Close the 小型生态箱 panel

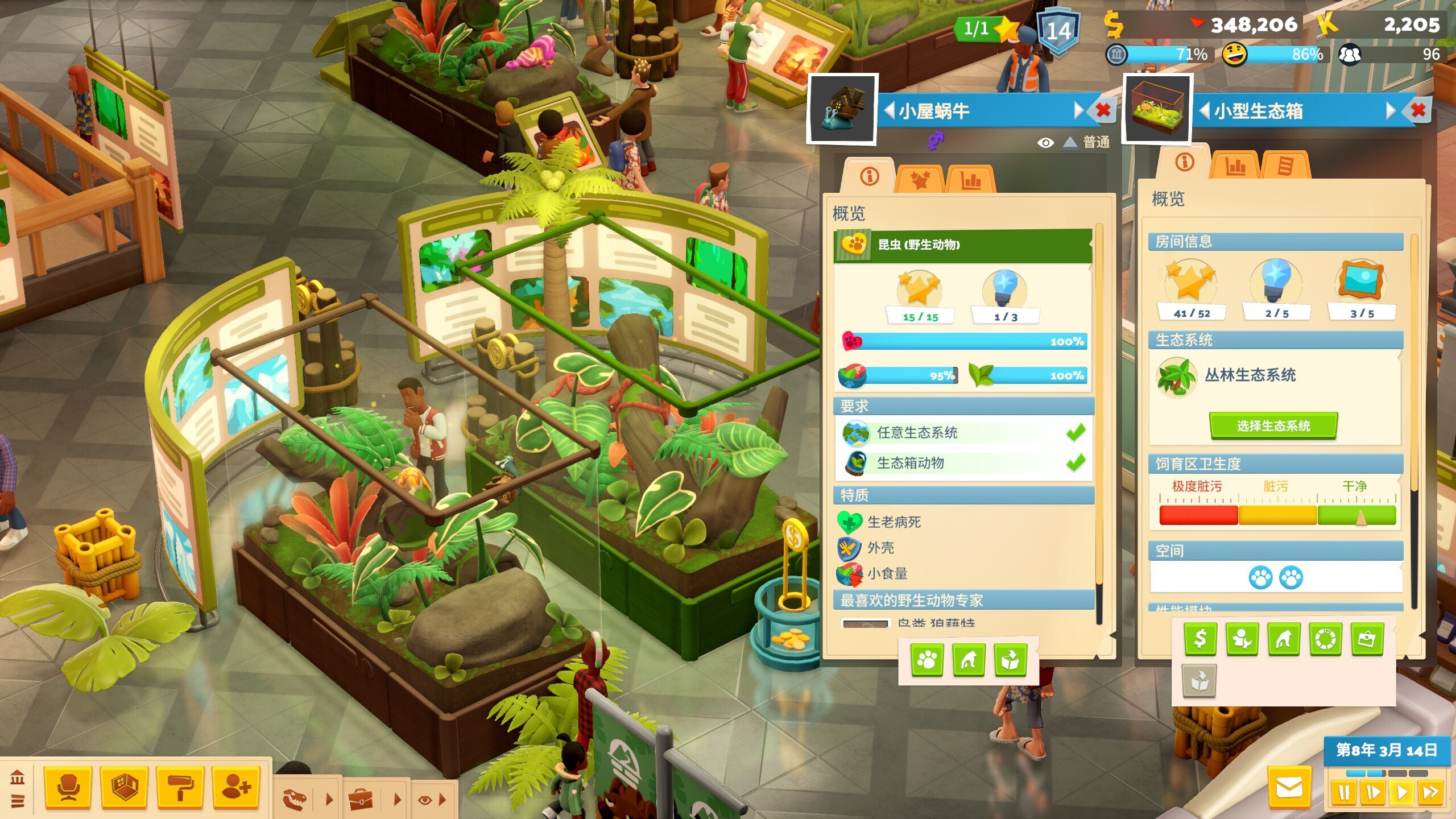click(x=1418, y=110)
